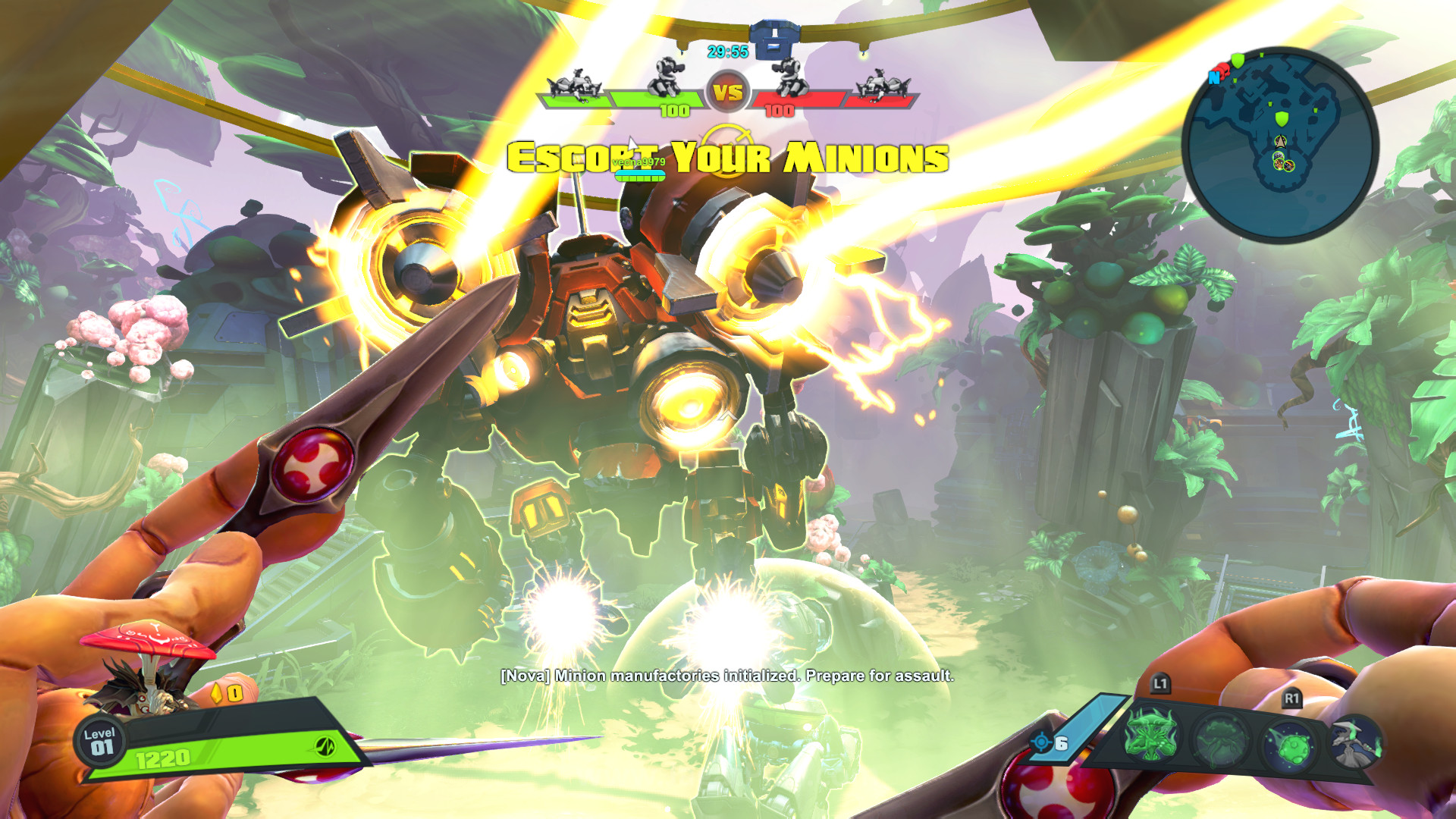Use the green spore blob ability
Screen dimensions: 1456x819
click(x=1289, y=745)
